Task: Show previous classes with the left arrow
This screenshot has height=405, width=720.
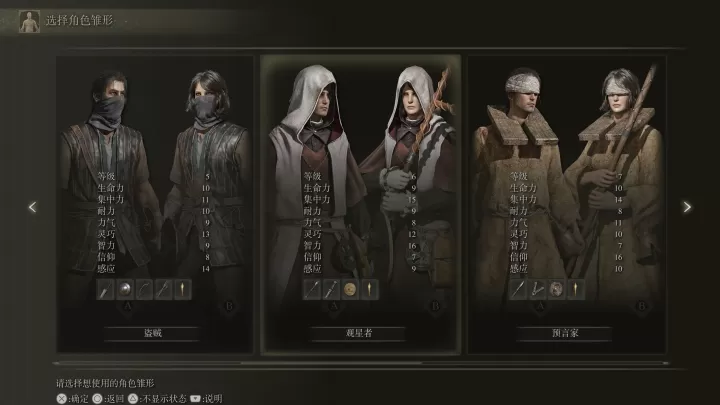Action: 33,207
